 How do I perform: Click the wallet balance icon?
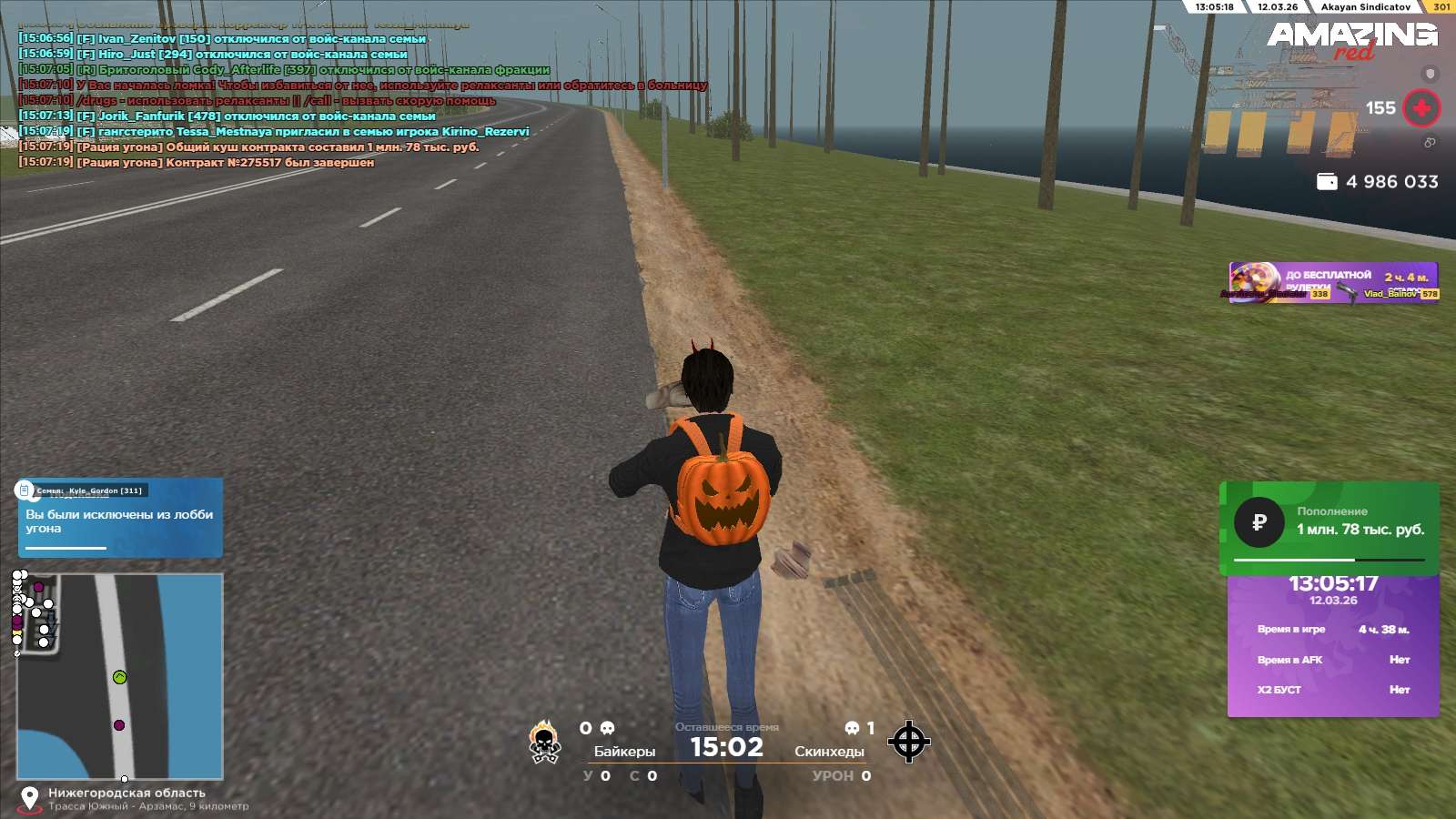[x=1327, y=182]
